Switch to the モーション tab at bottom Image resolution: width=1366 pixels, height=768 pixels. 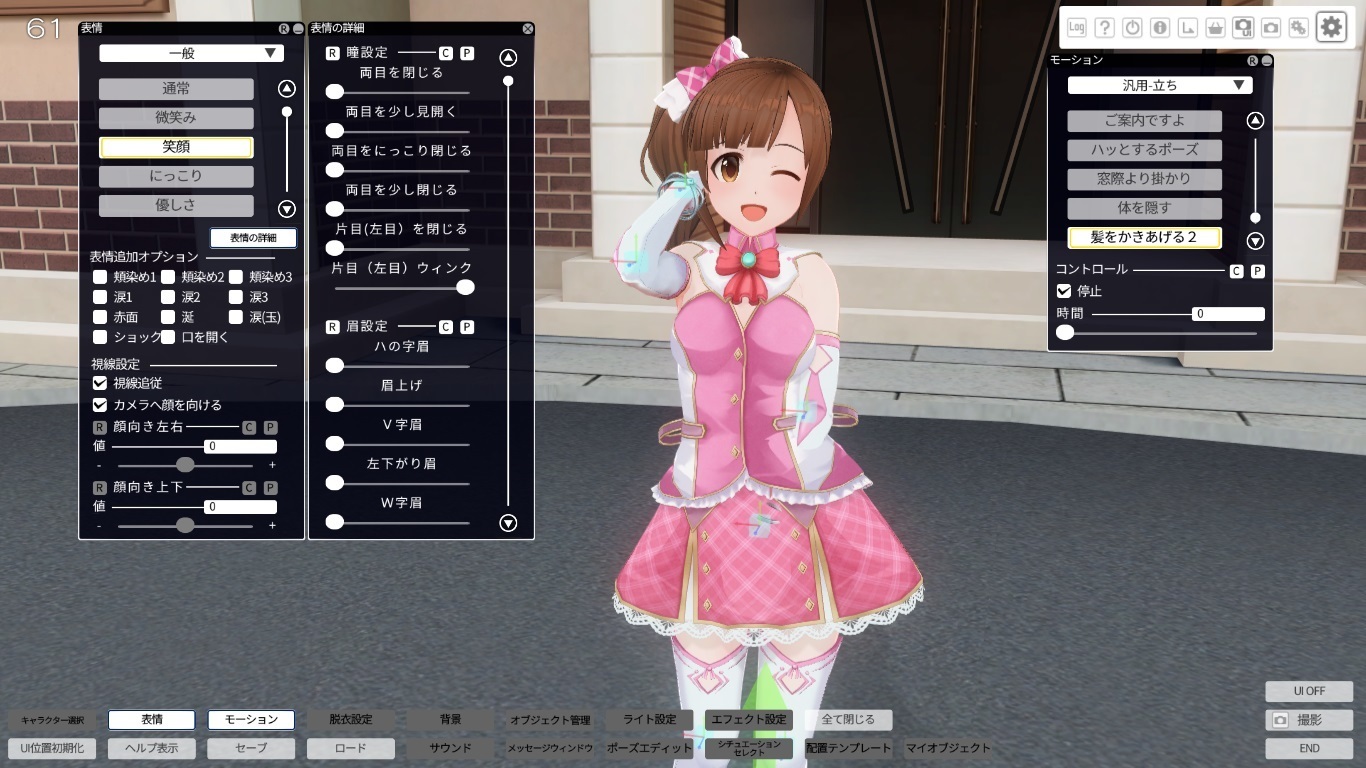(x=251, y=719)
